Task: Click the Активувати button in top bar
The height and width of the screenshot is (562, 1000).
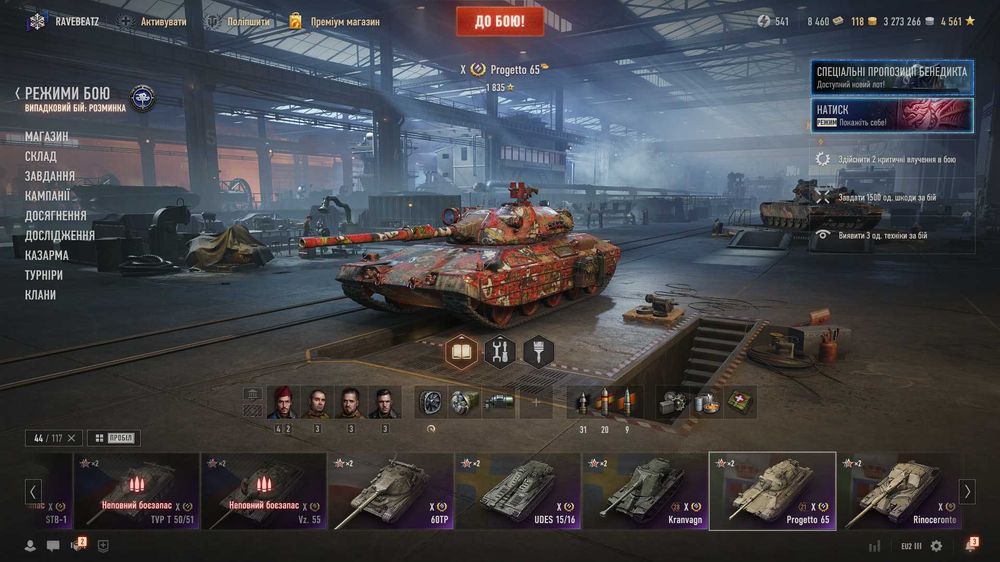Action: (x=153, y=21)
